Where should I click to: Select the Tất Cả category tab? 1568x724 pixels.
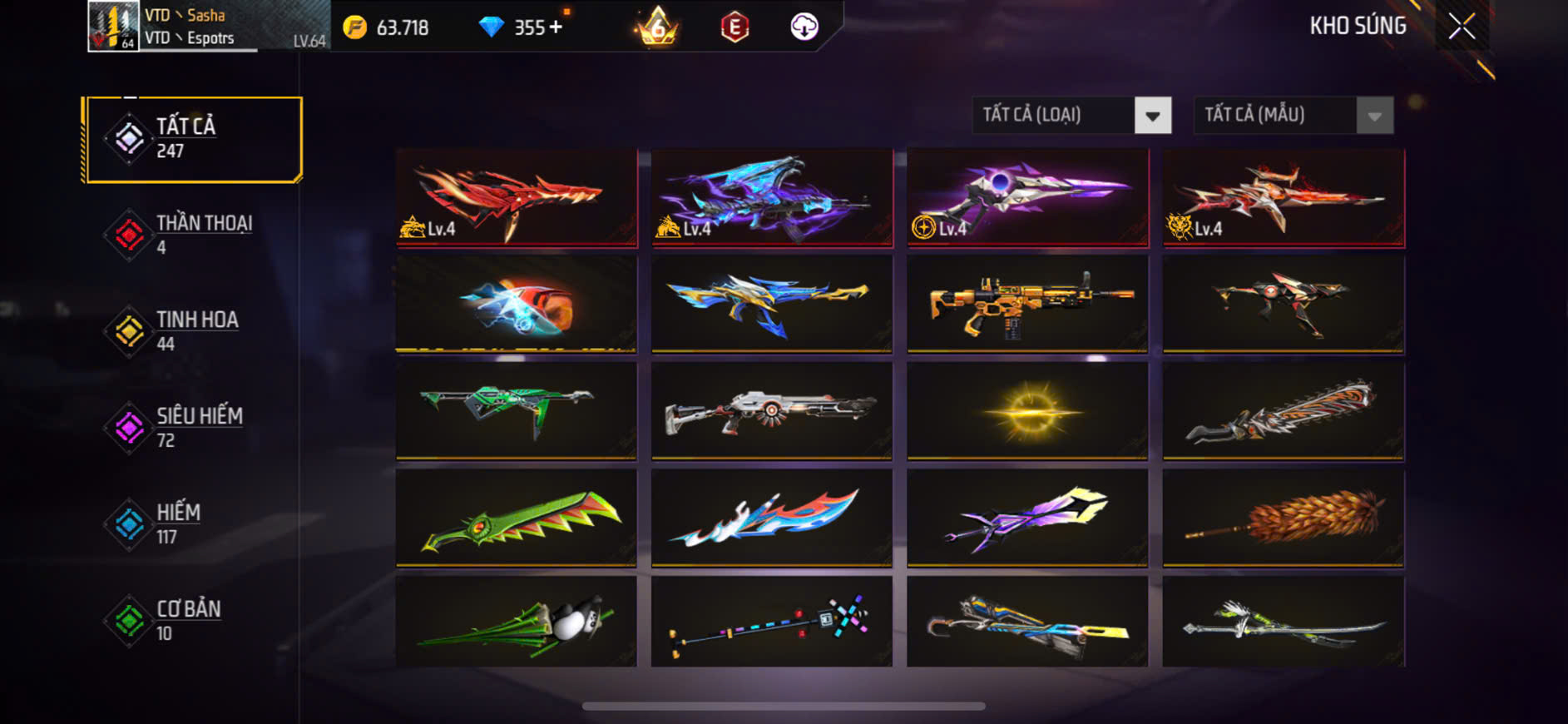(x=193, y=139)
